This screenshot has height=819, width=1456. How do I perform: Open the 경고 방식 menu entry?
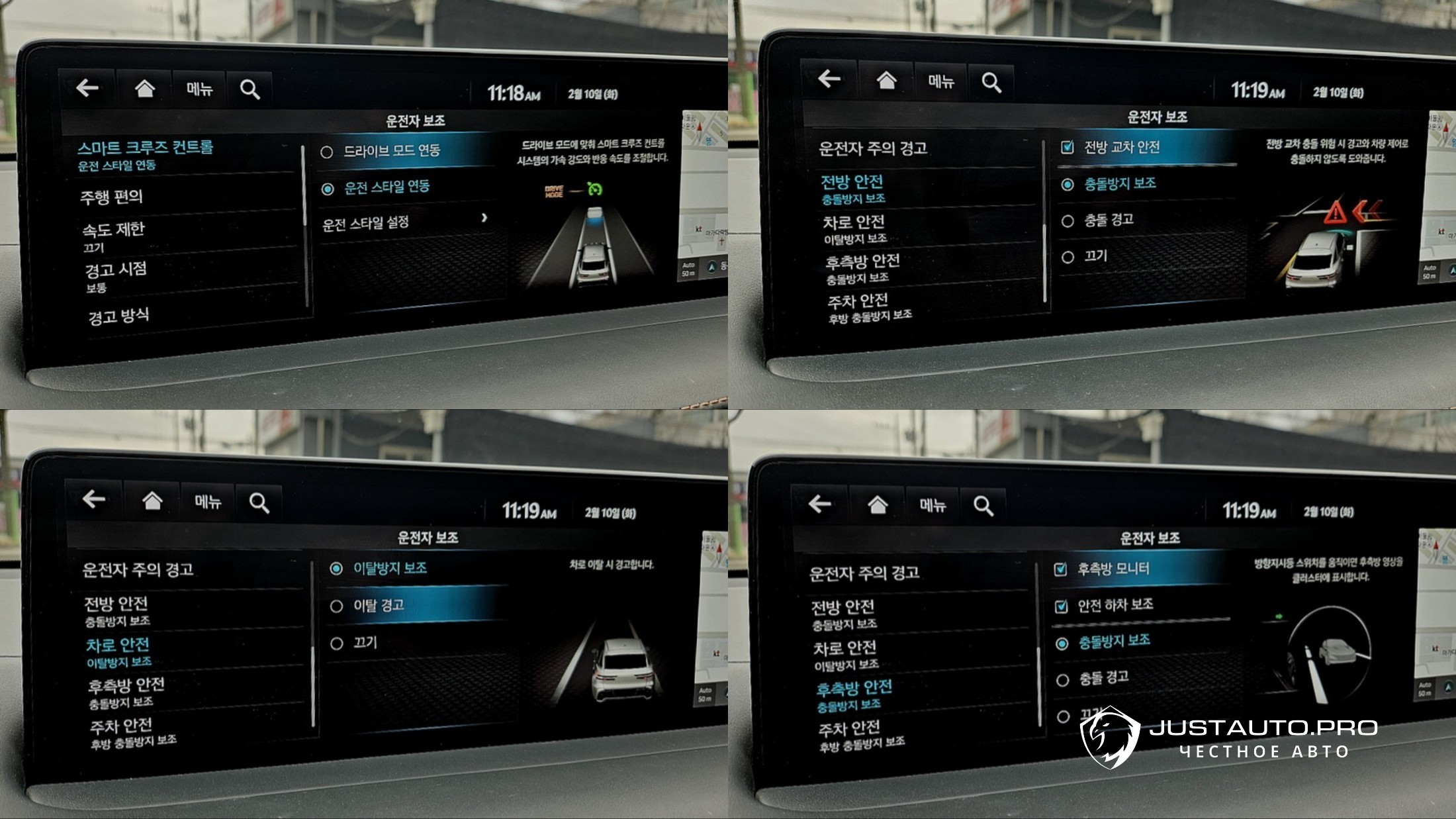point(118,315)
